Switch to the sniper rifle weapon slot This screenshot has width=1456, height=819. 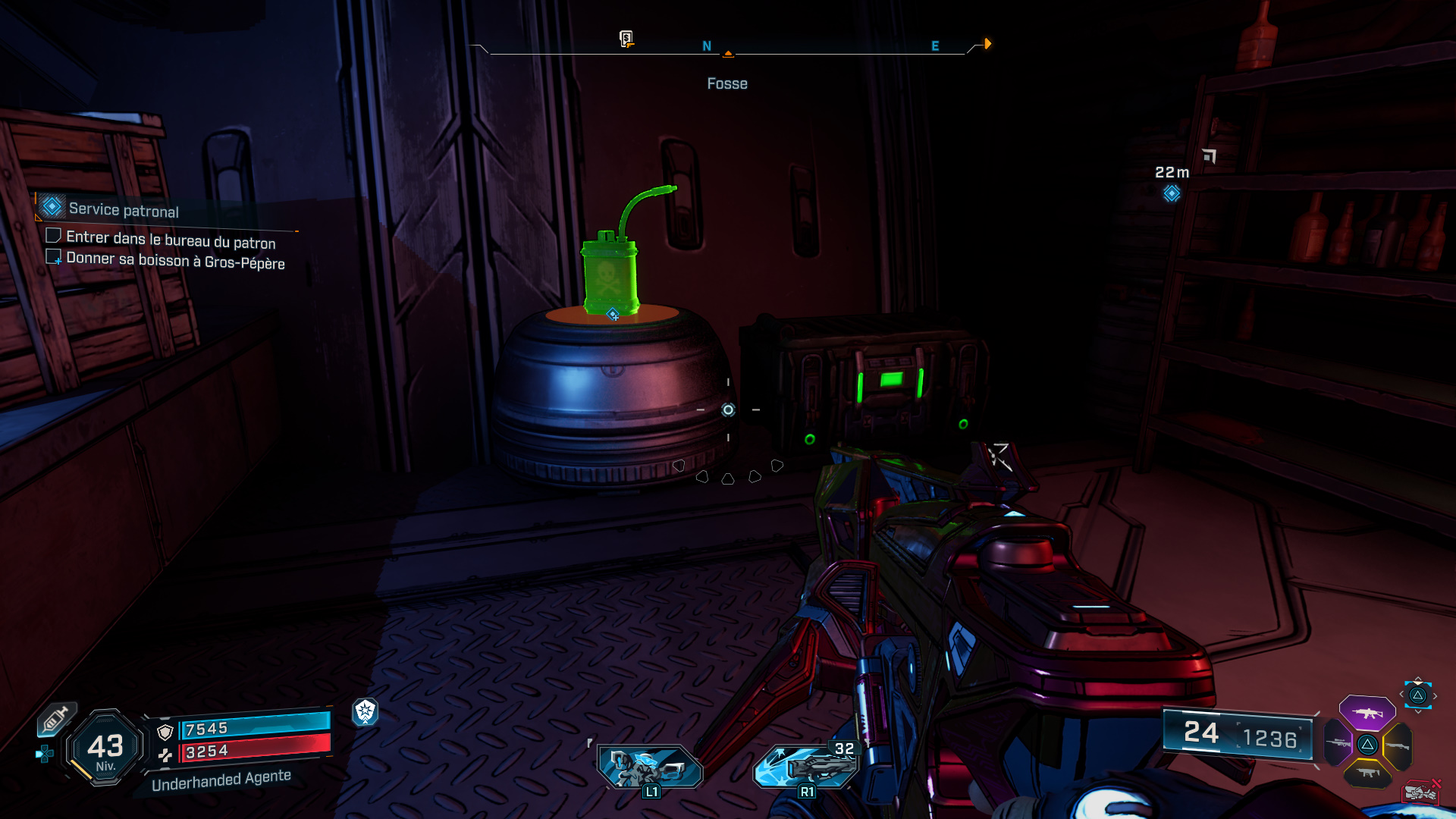point(1338,743)
